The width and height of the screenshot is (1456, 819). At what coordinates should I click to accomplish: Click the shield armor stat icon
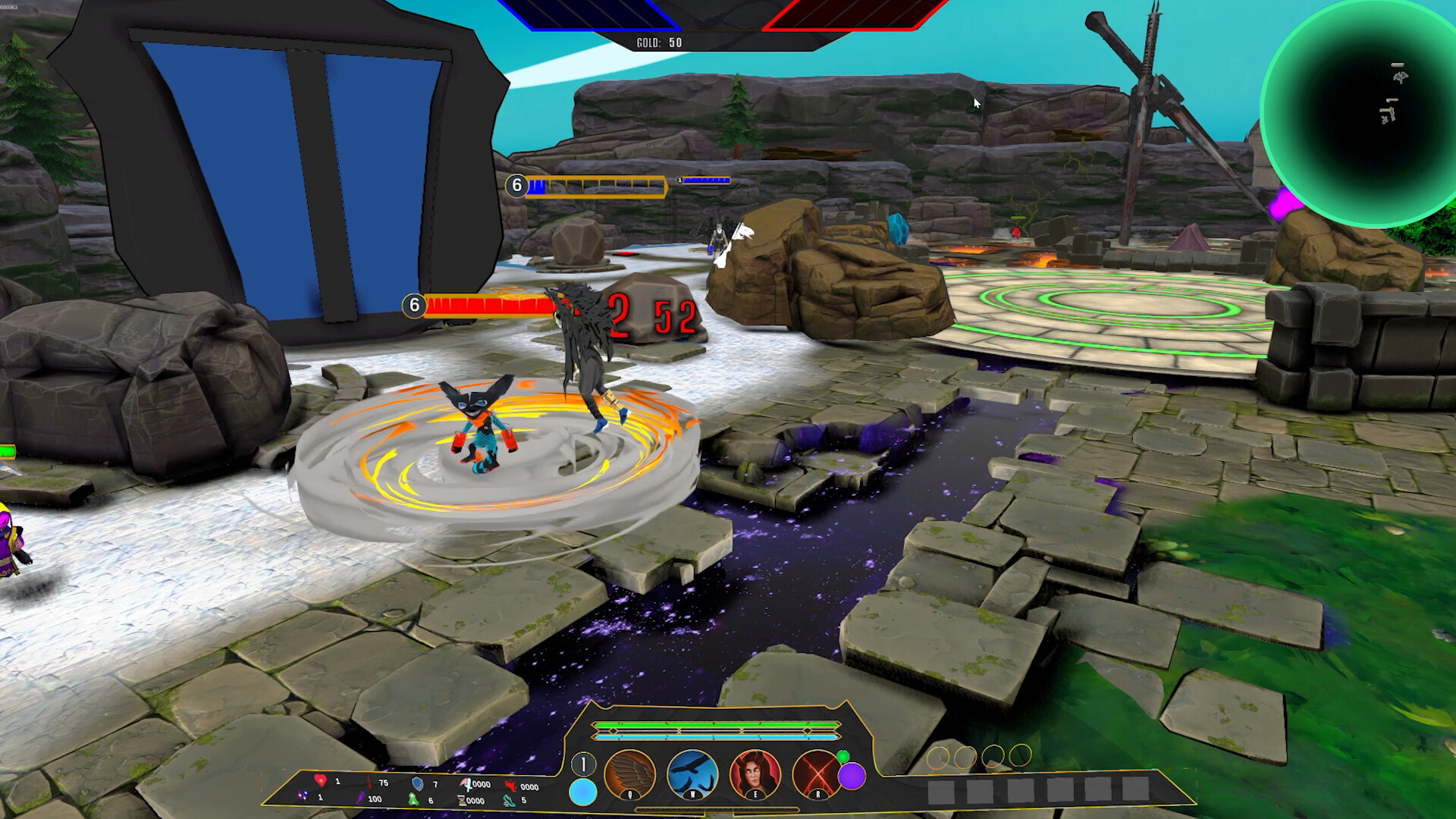pos(418,784)
